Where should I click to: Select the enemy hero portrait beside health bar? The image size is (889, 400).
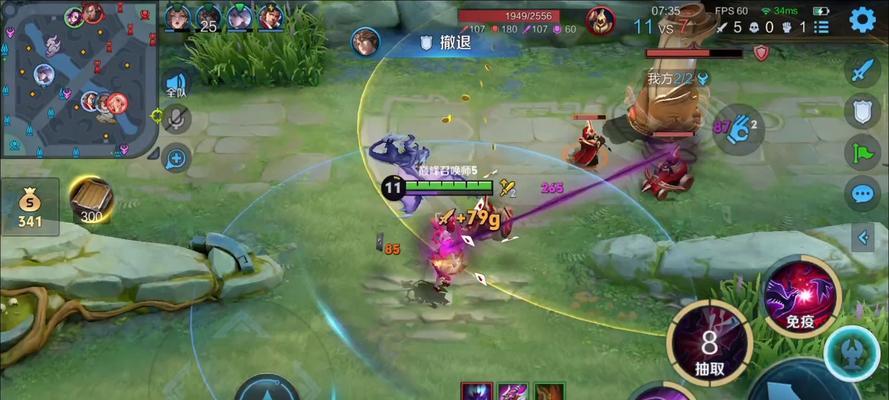600,20
